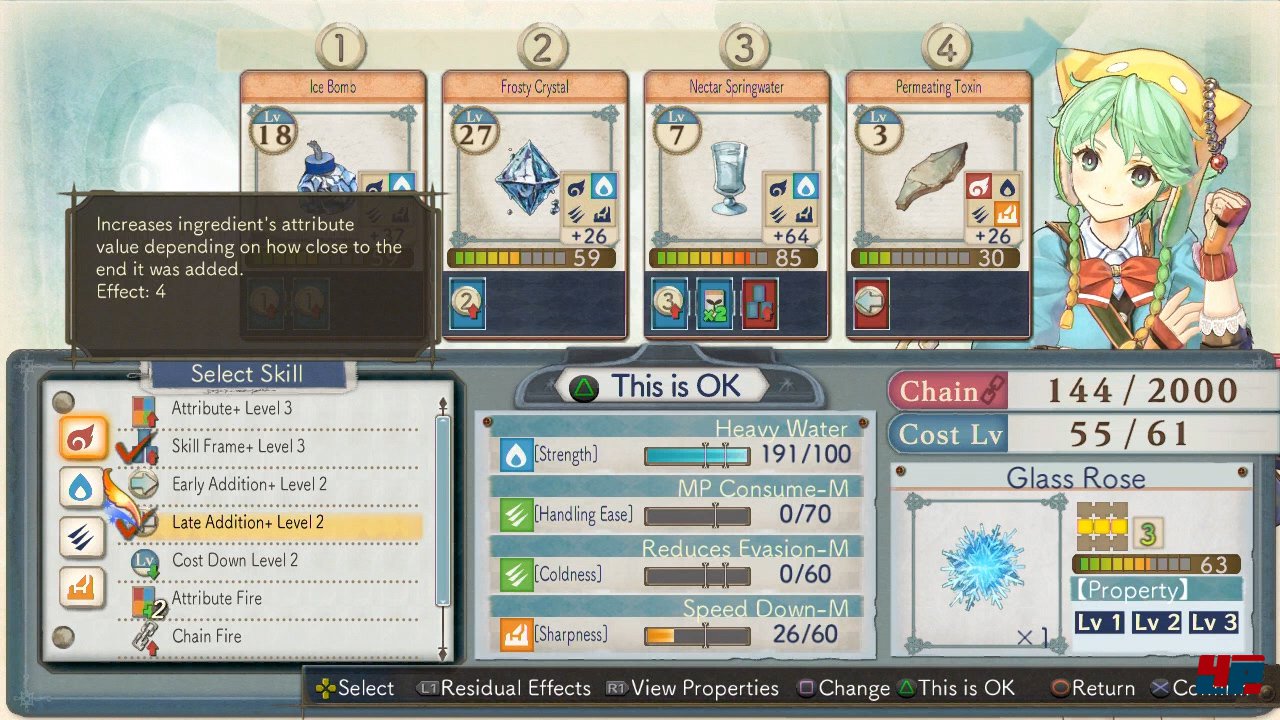Select the Speed Down-M Sharpness effect row

click(675, 635)
